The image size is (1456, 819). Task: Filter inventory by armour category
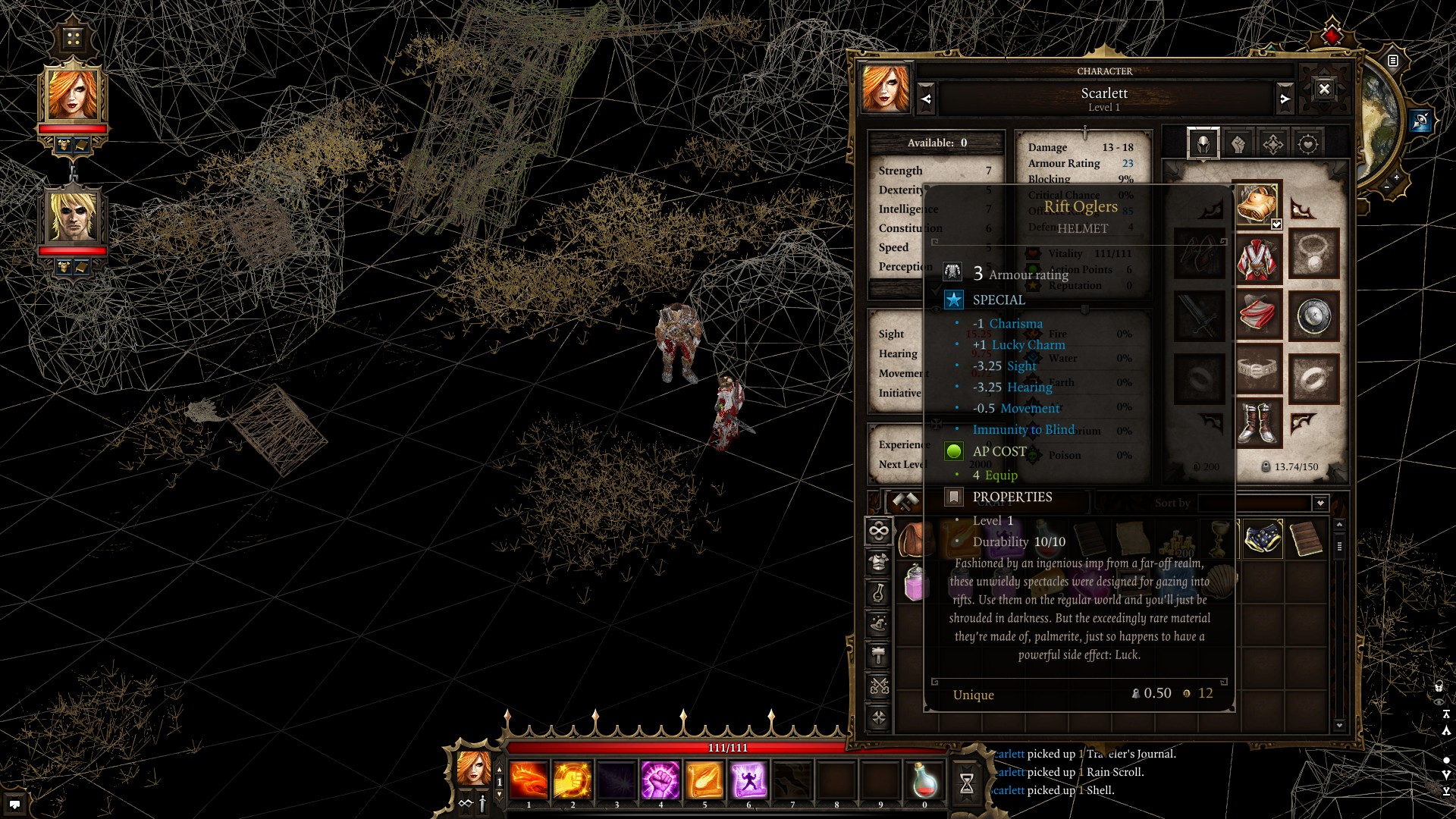[879, 562]
